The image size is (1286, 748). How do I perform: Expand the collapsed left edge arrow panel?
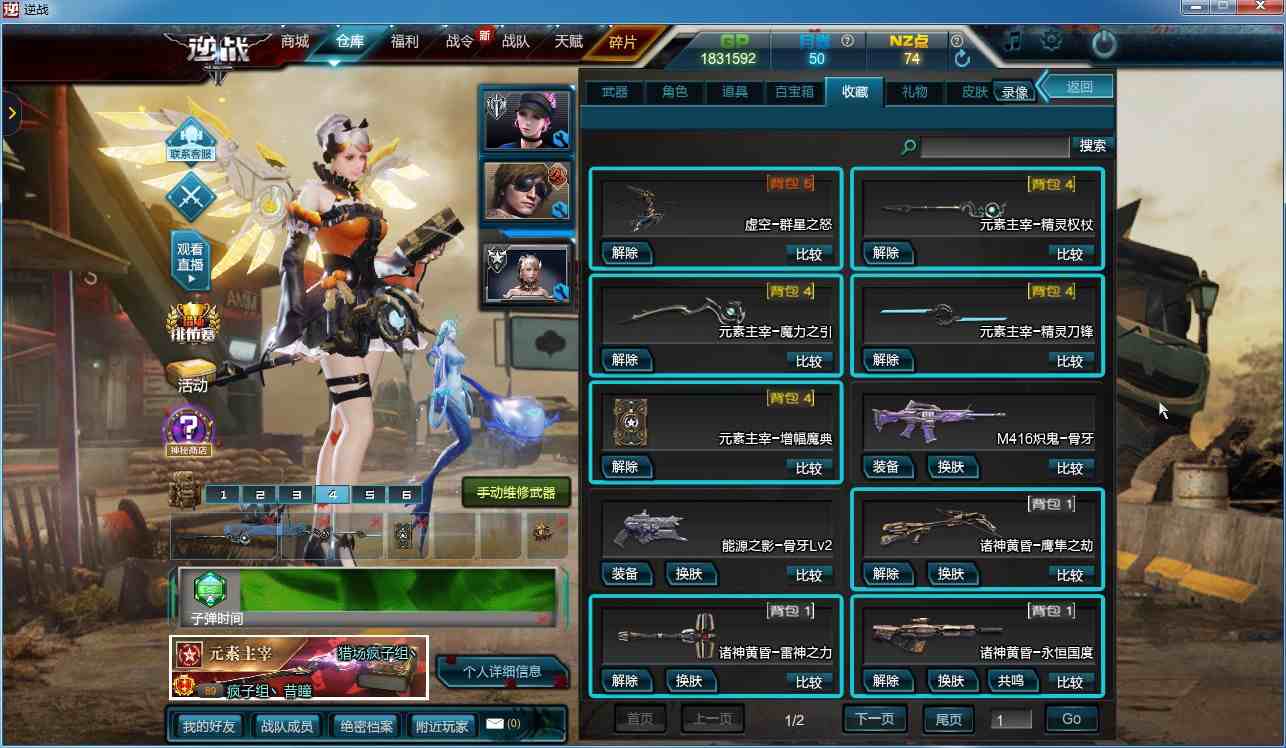tap(12, 114)
